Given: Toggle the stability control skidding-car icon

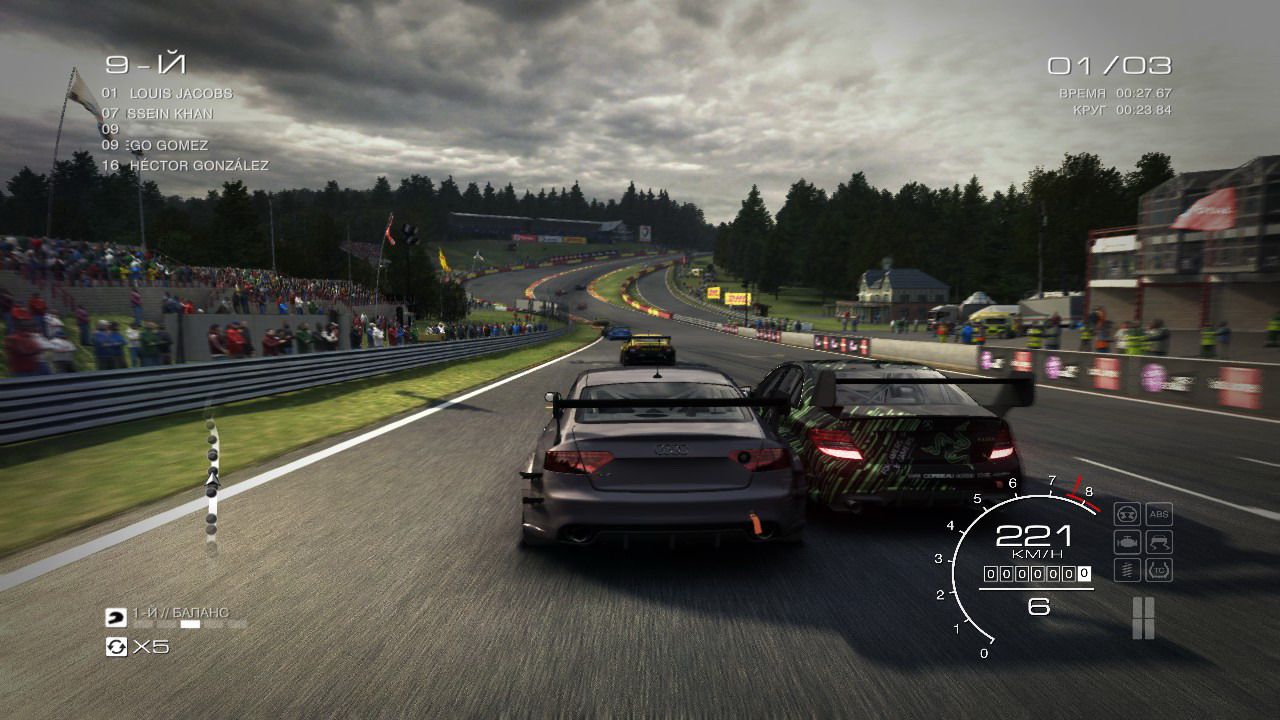Looking at the screenshot, I should point(1158,542).
